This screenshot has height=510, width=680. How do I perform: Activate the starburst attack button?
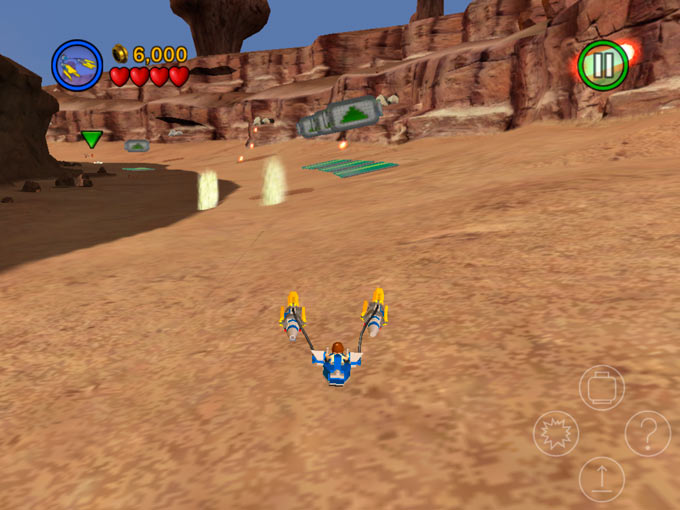(556, 434)
